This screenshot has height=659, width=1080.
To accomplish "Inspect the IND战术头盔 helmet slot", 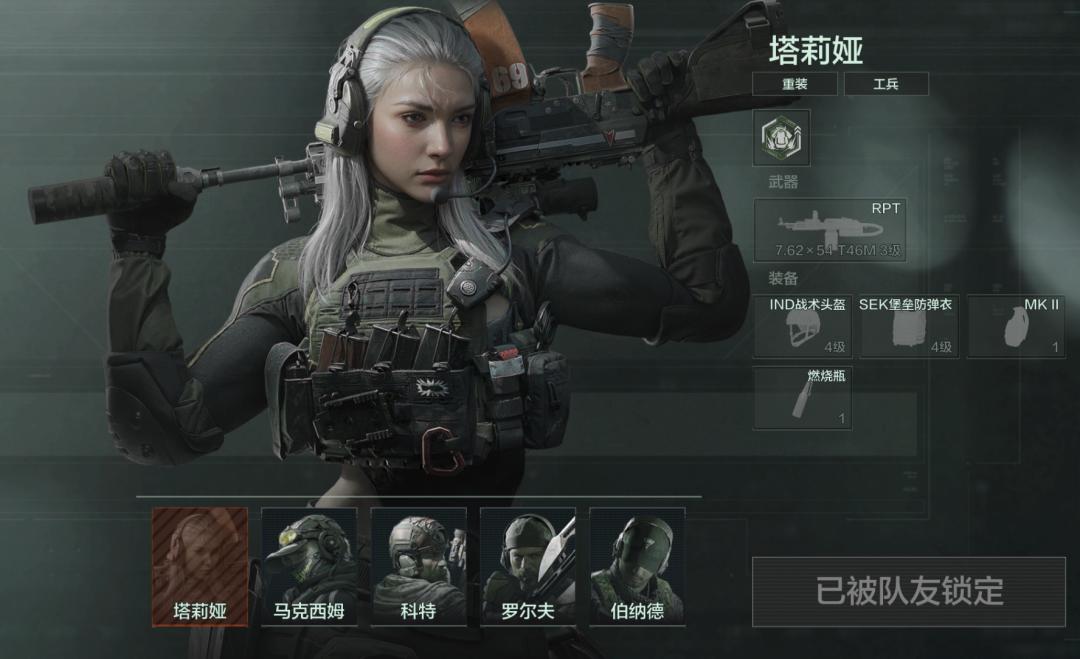I will pyautogui.click(x=802, y=326).
